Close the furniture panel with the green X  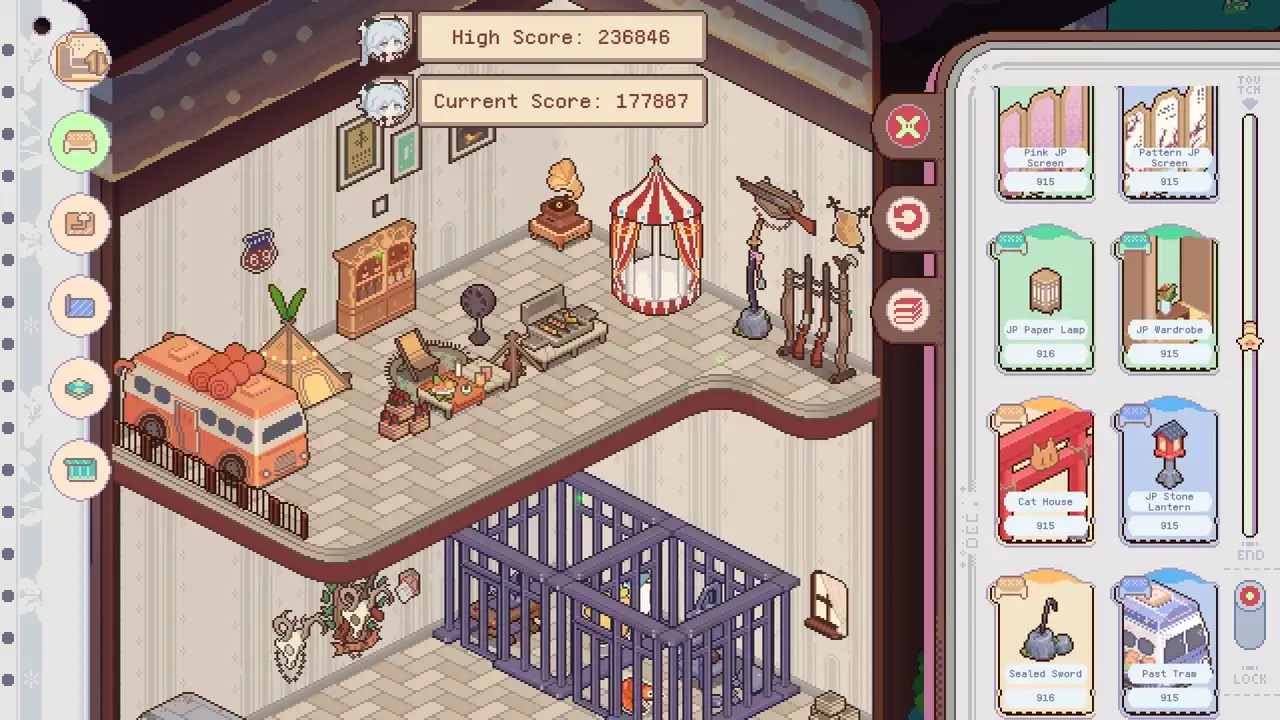click(x=908, y=128)
